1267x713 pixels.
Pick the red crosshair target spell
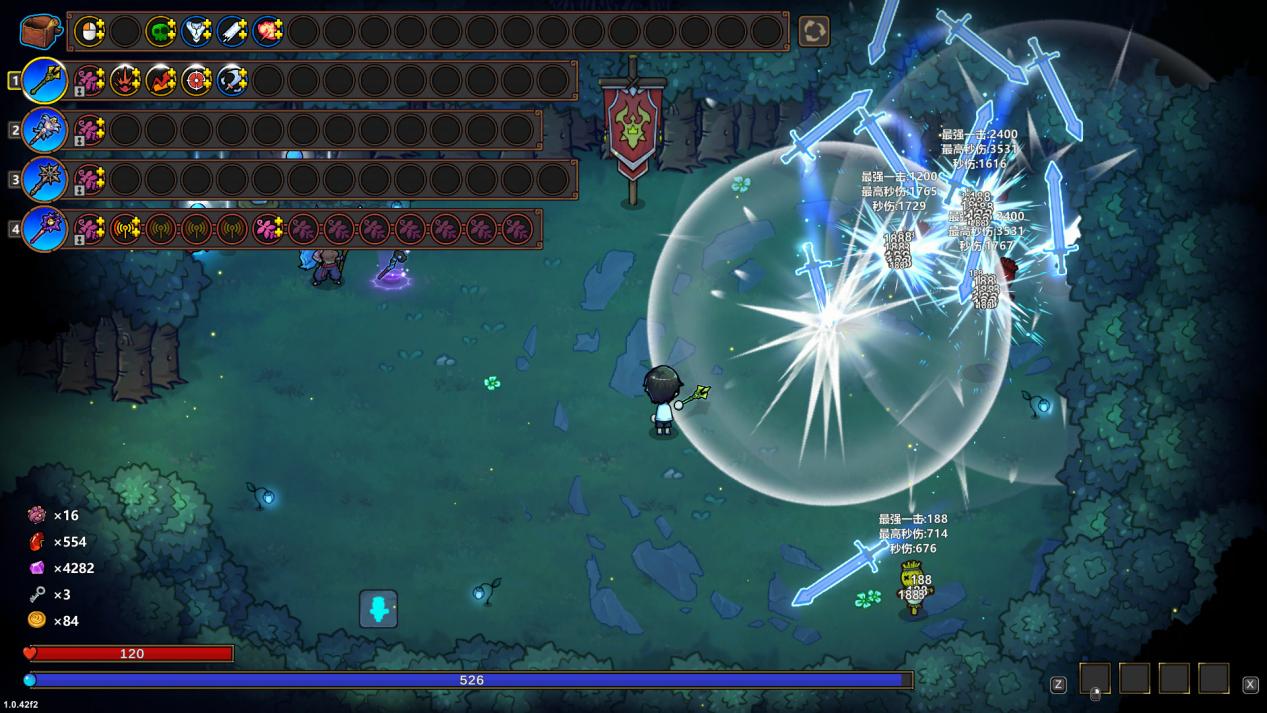coord(196,80)
